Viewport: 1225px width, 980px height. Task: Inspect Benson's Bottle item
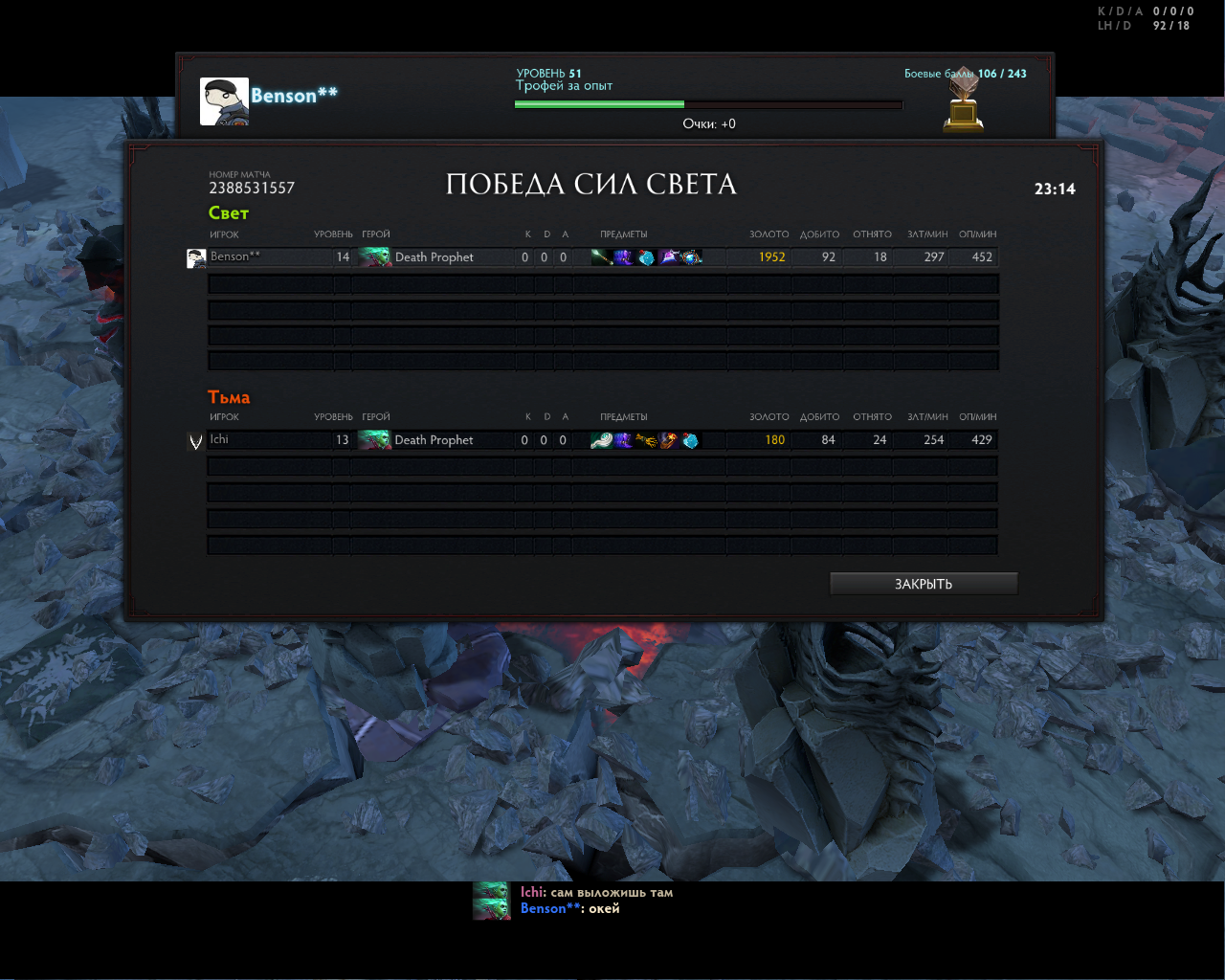646,256
